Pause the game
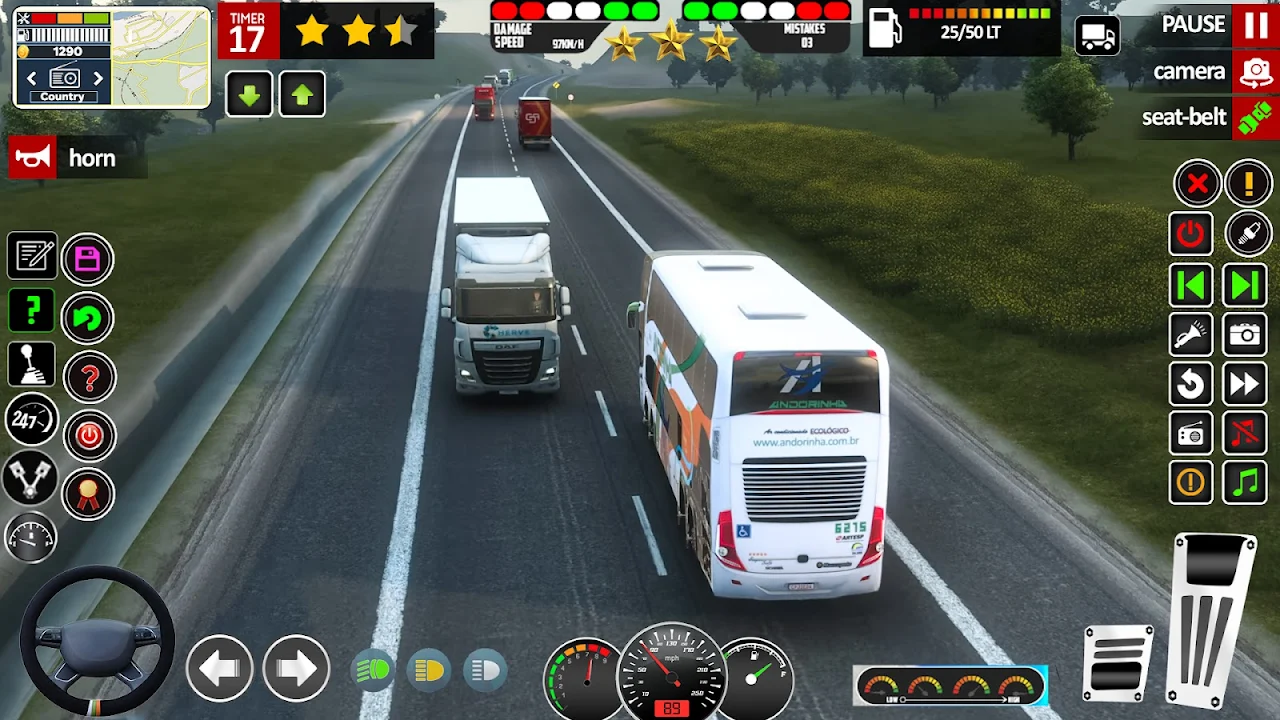Screen dimensions: 1280x720 tap(1255, 25)
